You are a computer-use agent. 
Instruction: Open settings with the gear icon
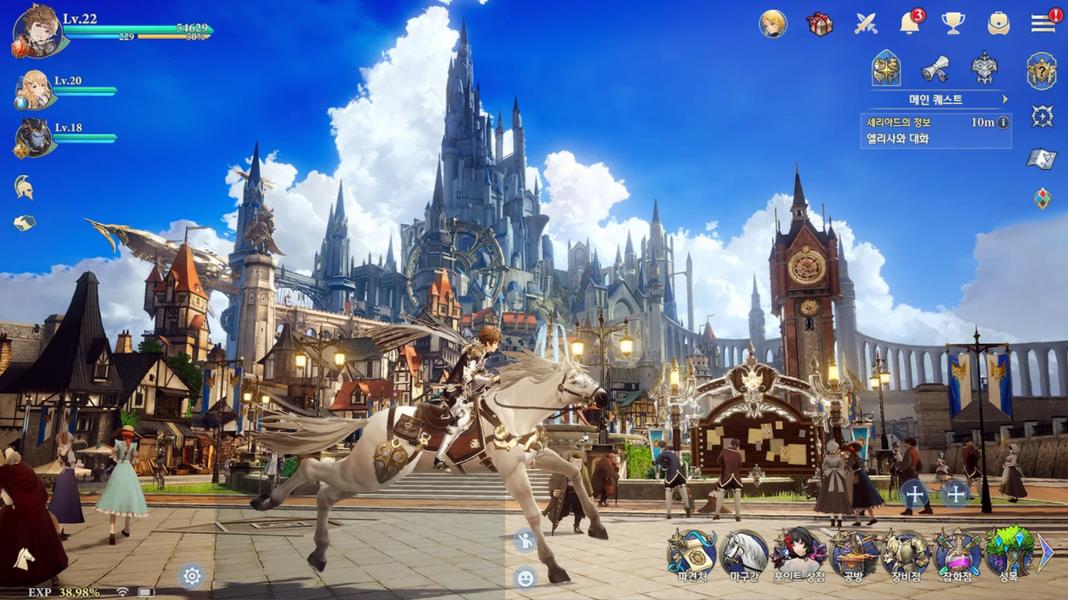tap(192, 575)
